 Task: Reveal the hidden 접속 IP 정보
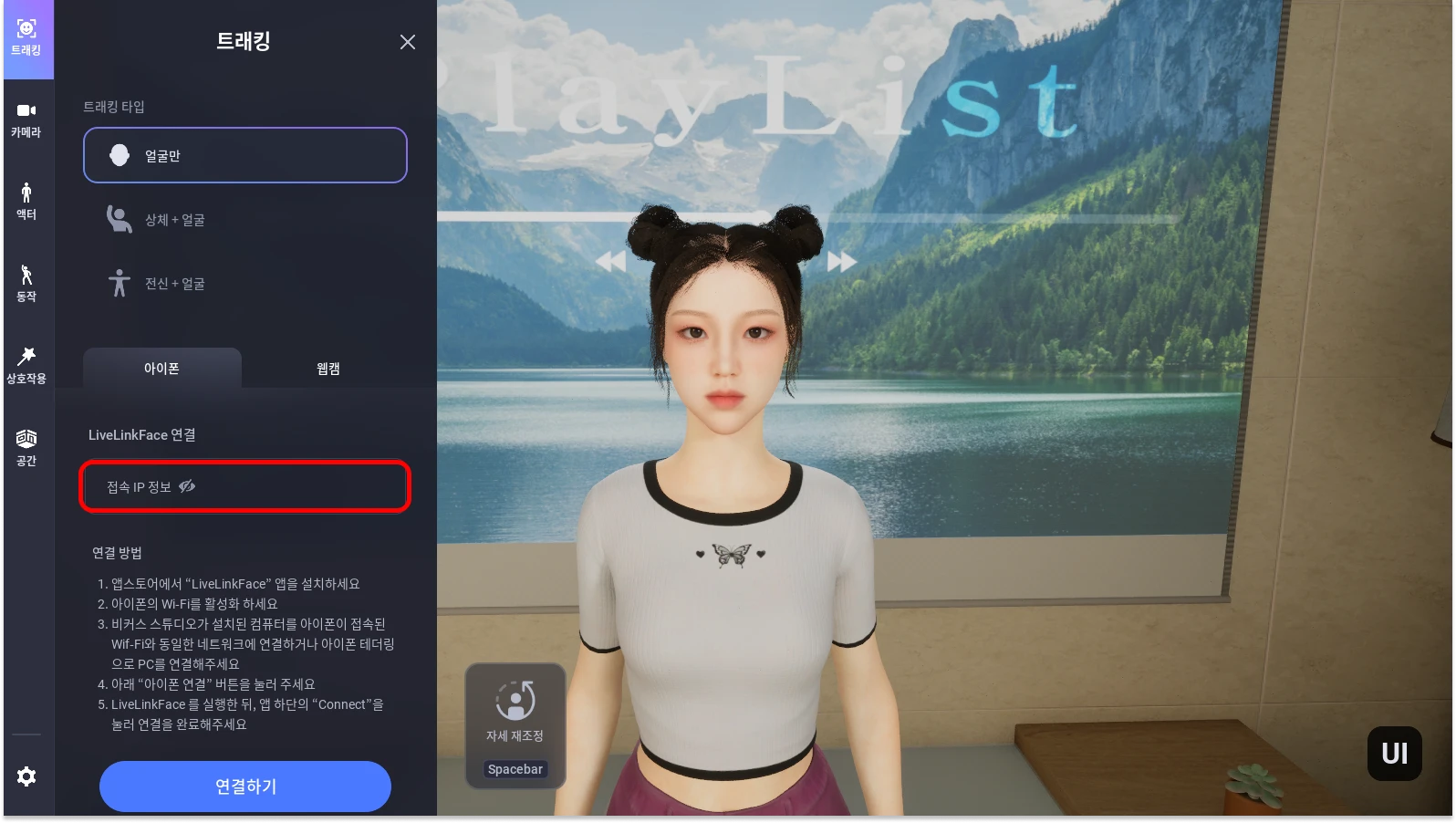tap(187, 486)
